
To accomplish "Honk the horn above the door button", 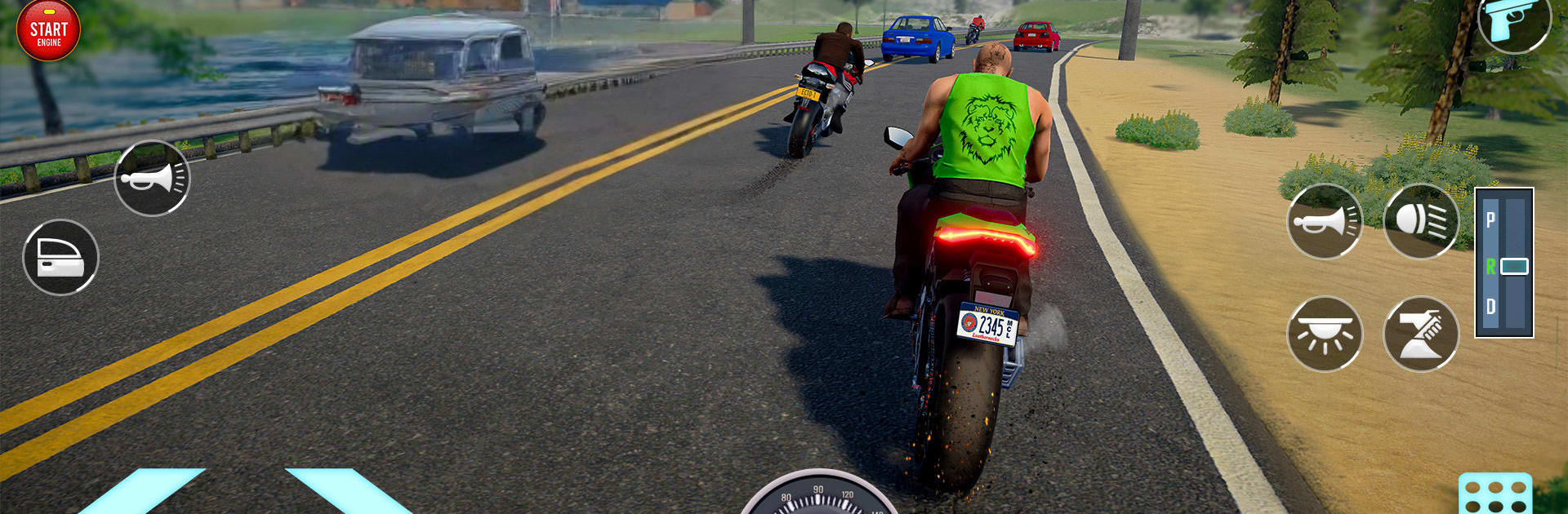I will pos(152,178).
